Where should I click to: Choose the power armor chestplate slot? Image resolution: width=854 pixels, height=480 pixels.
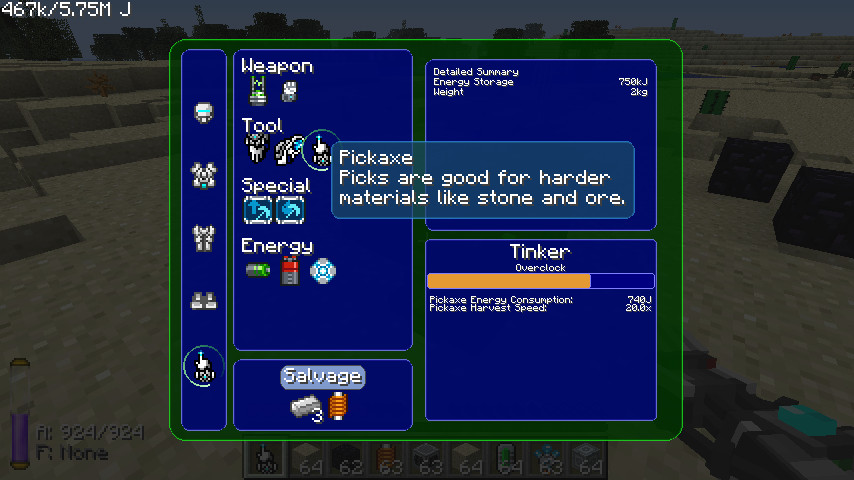204,176
